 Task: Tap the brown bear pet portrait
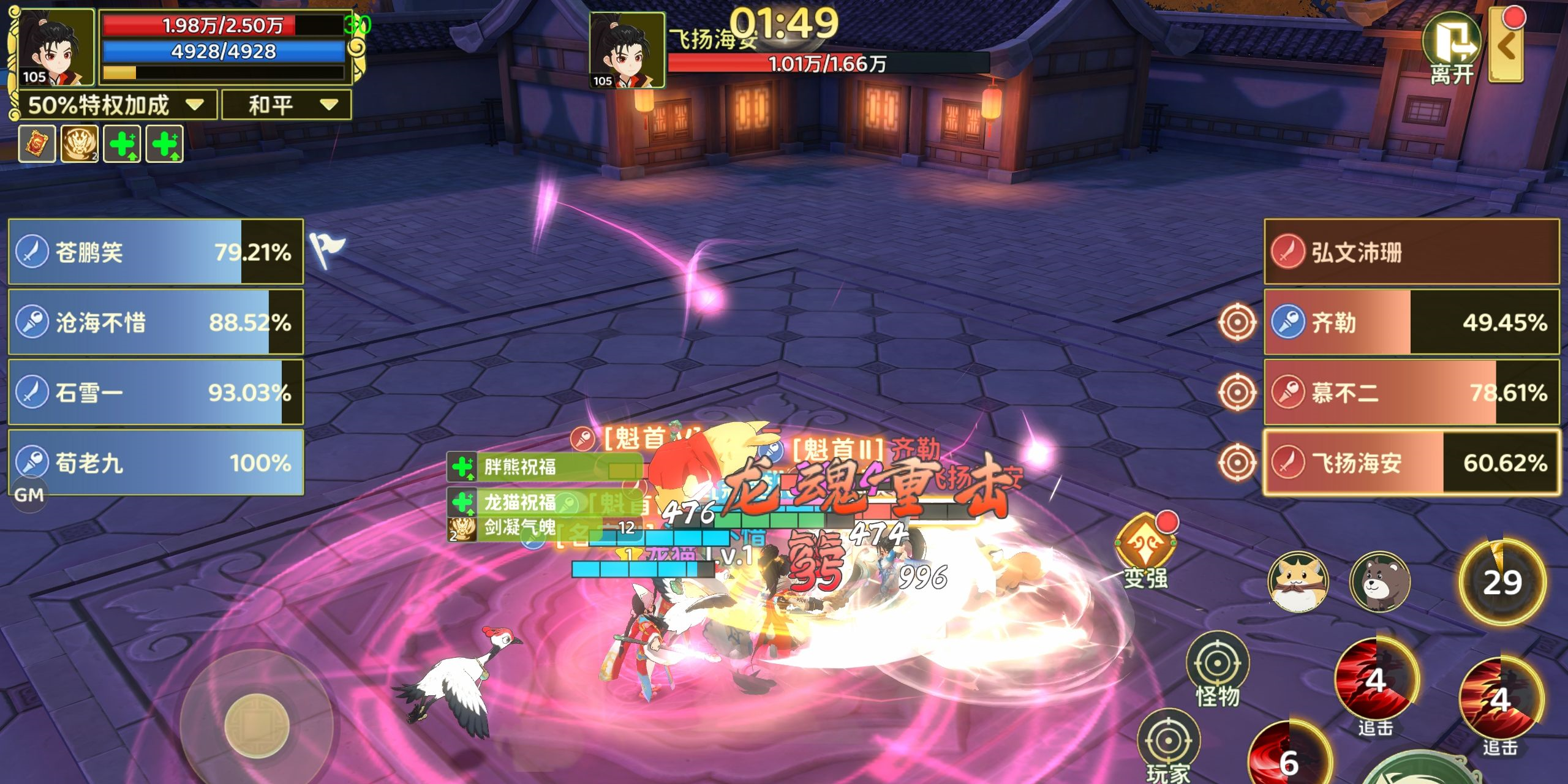[1380, 582]
